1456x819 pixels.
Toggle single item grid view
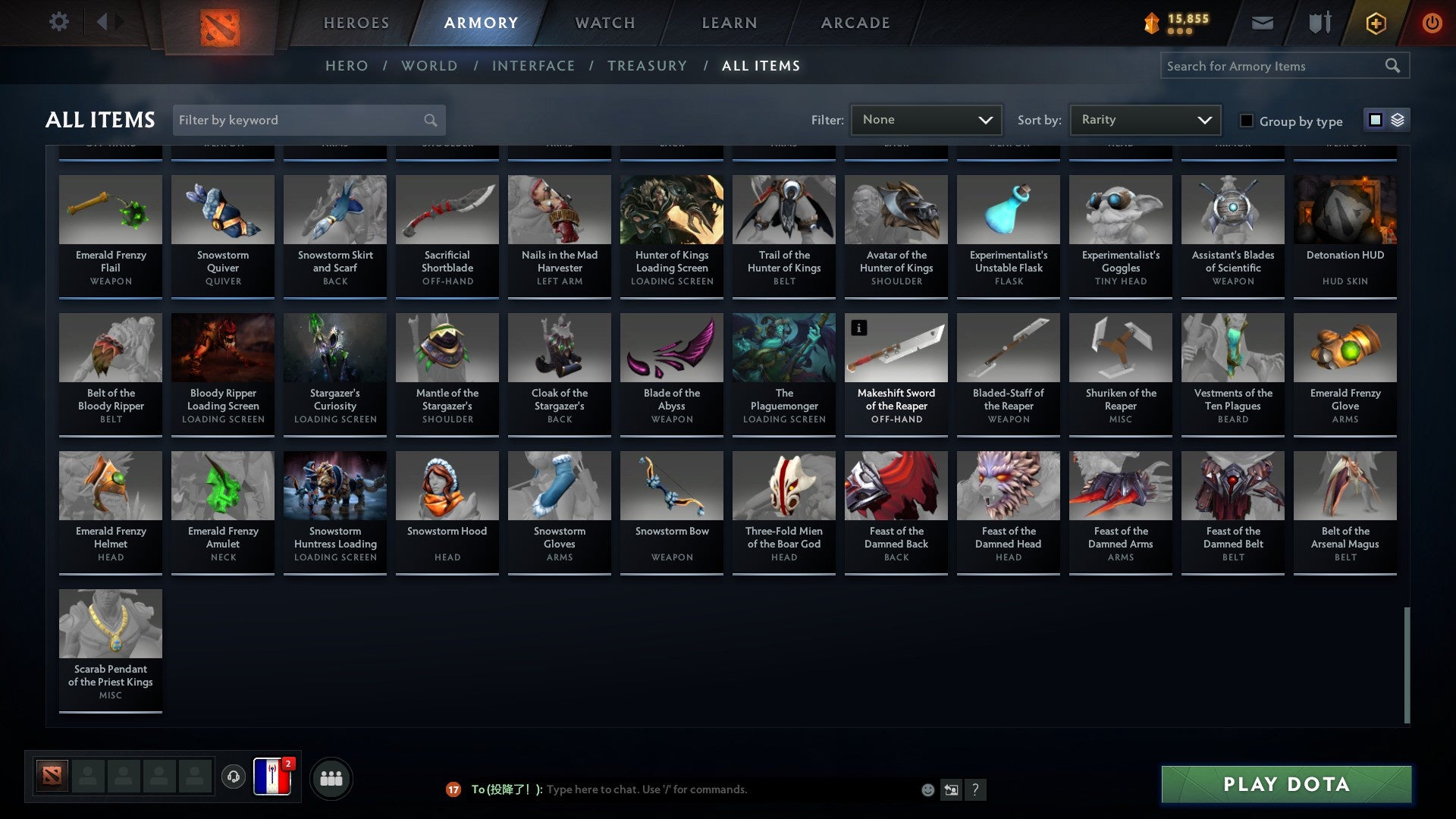(1375, 119)
